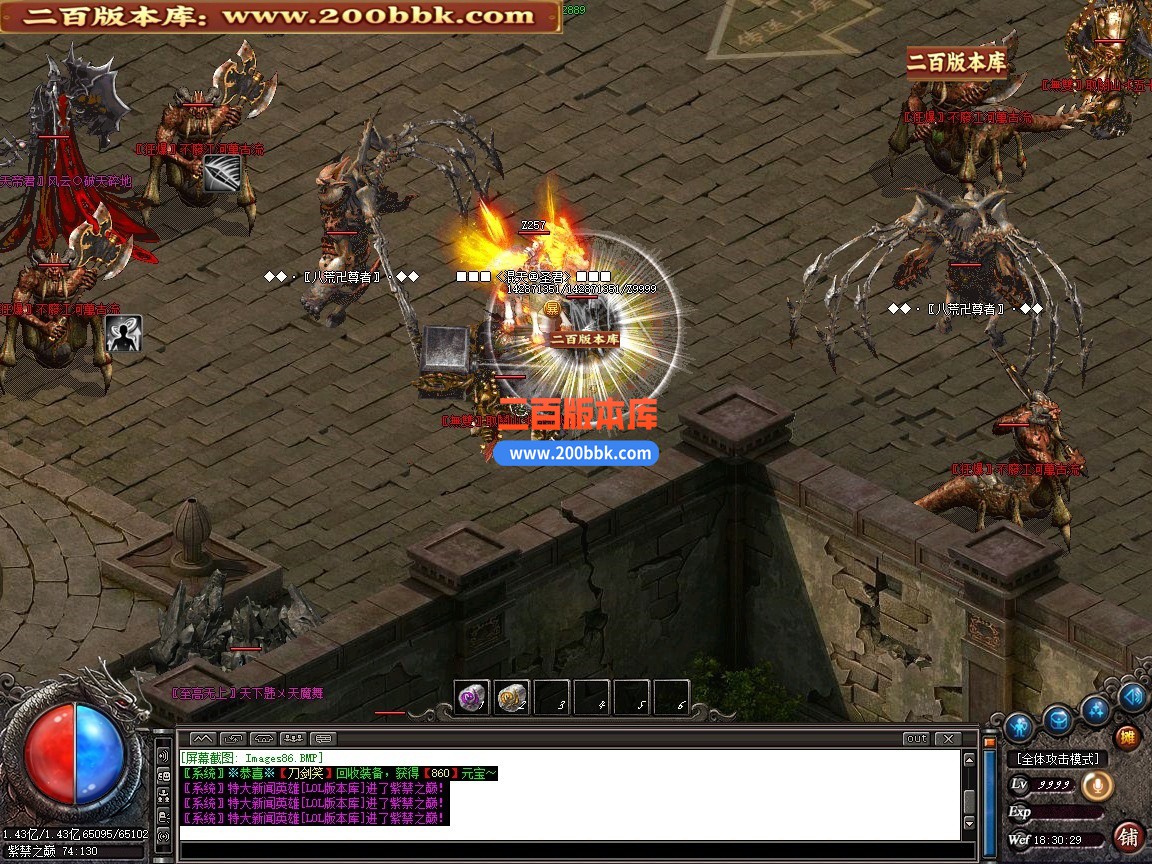Use the orange swirl stone in hotbar
The image size is (1152, 864).
(512, 698)
